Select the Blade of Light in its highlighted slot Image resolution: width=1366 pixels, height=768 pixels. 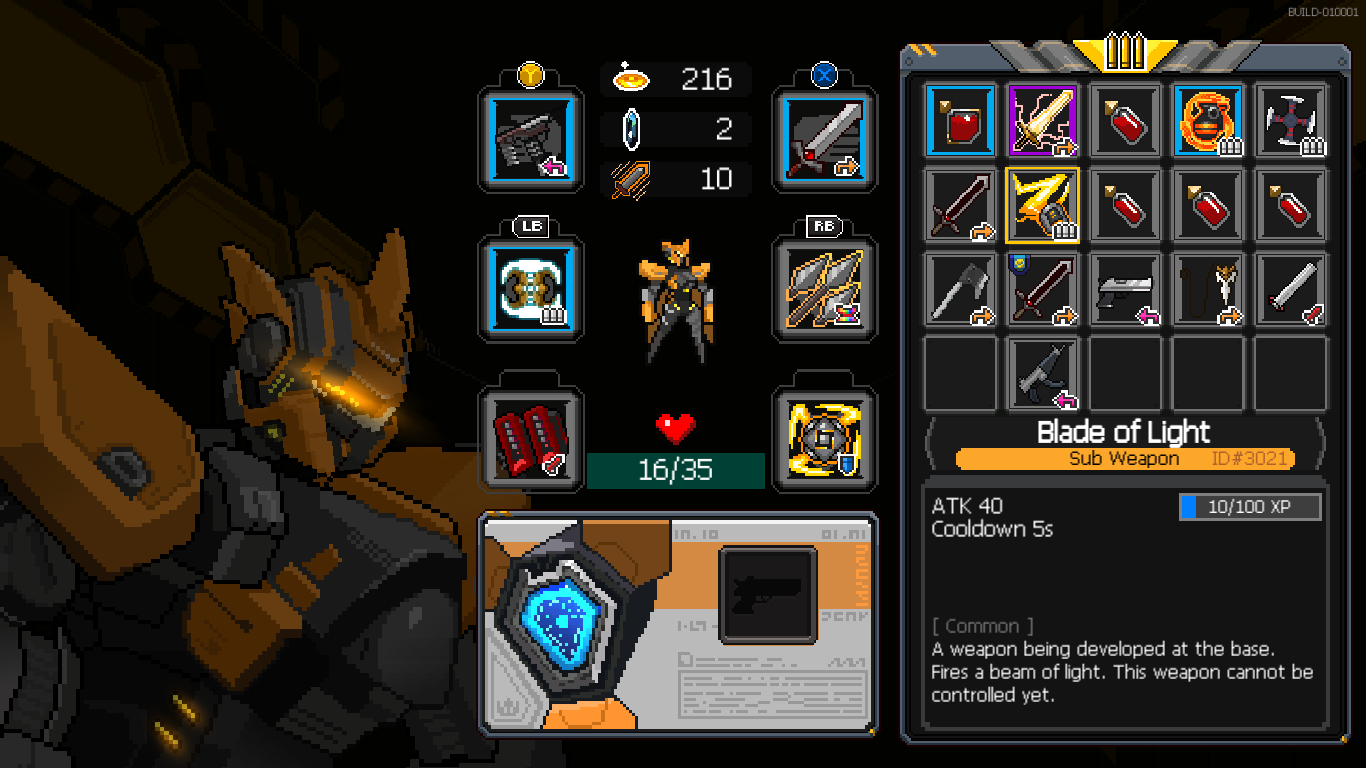pos(1042,205)
